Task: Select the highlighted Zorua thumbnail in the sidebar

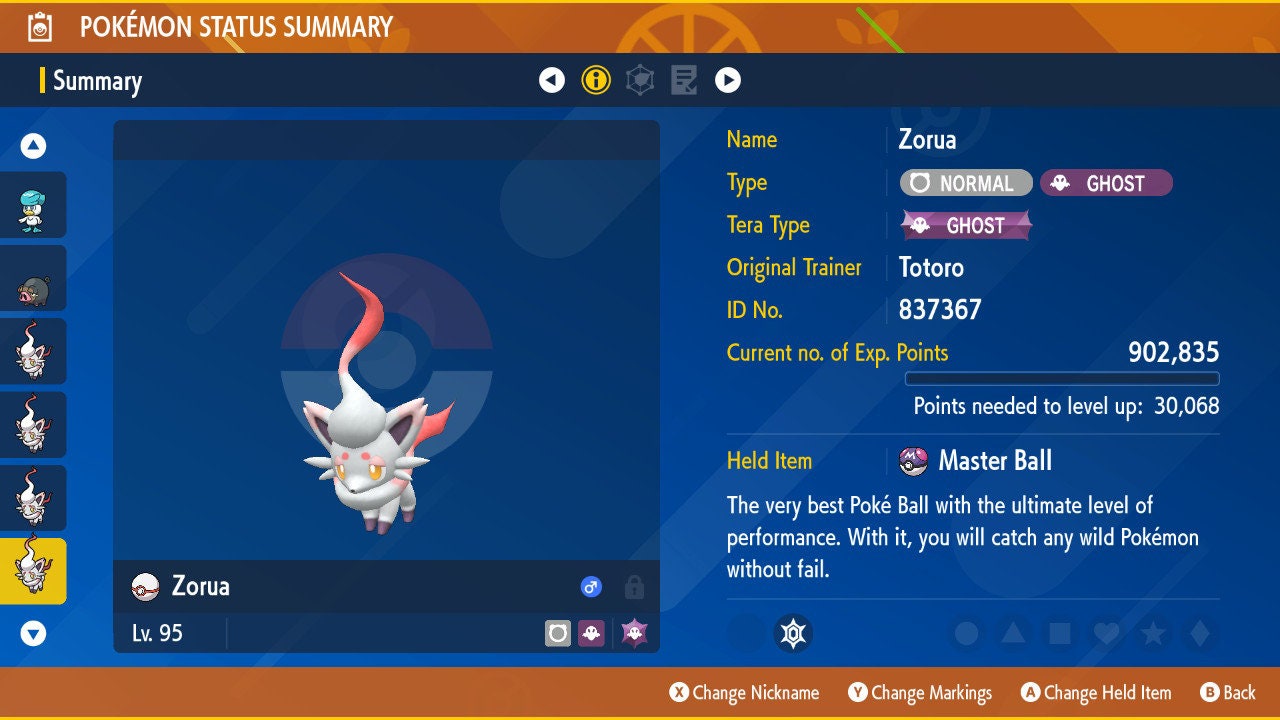Action: coord(34,570)
